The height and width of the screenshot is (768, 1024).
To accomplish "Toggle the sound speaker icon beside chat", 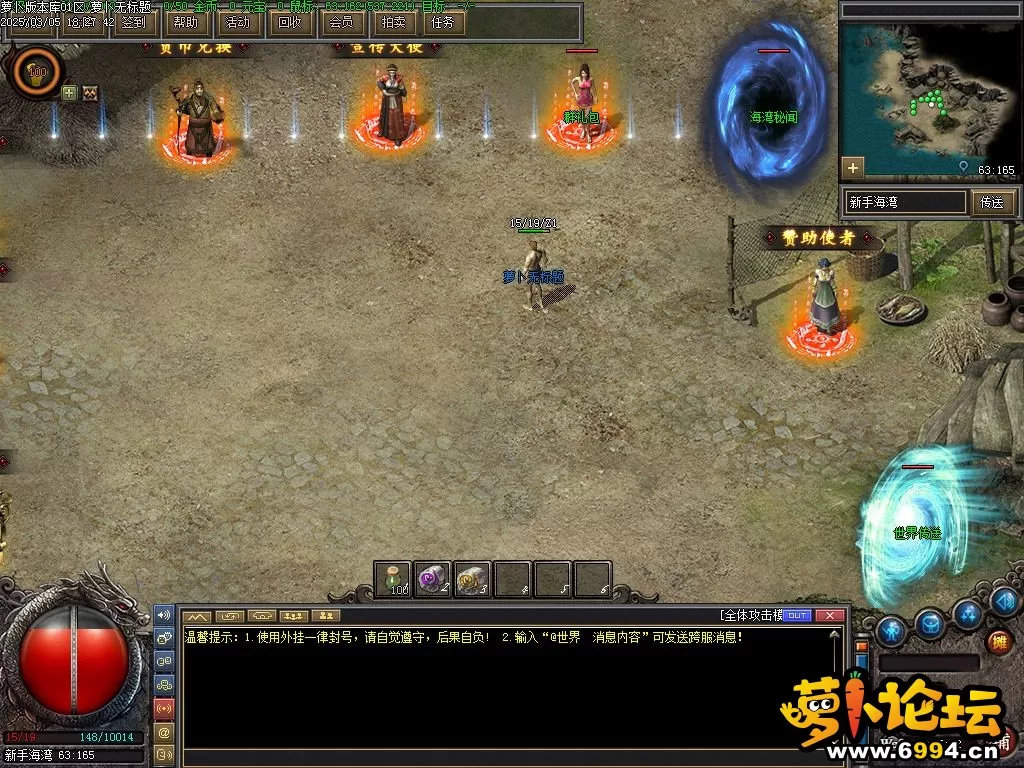I will tap(165, 614).
